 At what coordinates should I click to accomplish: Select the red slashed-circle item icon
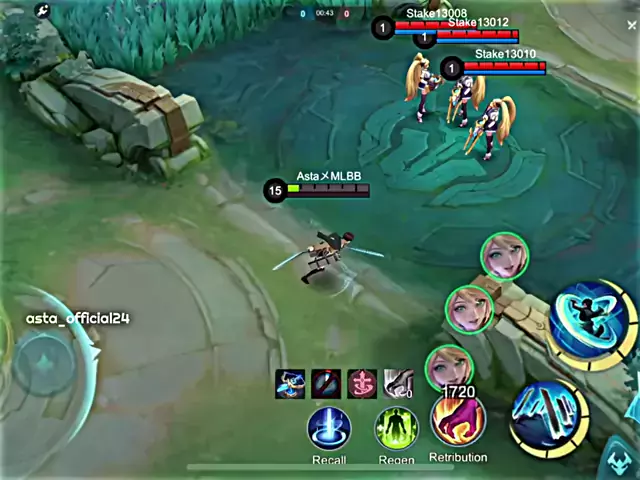[x=326, y=383]
